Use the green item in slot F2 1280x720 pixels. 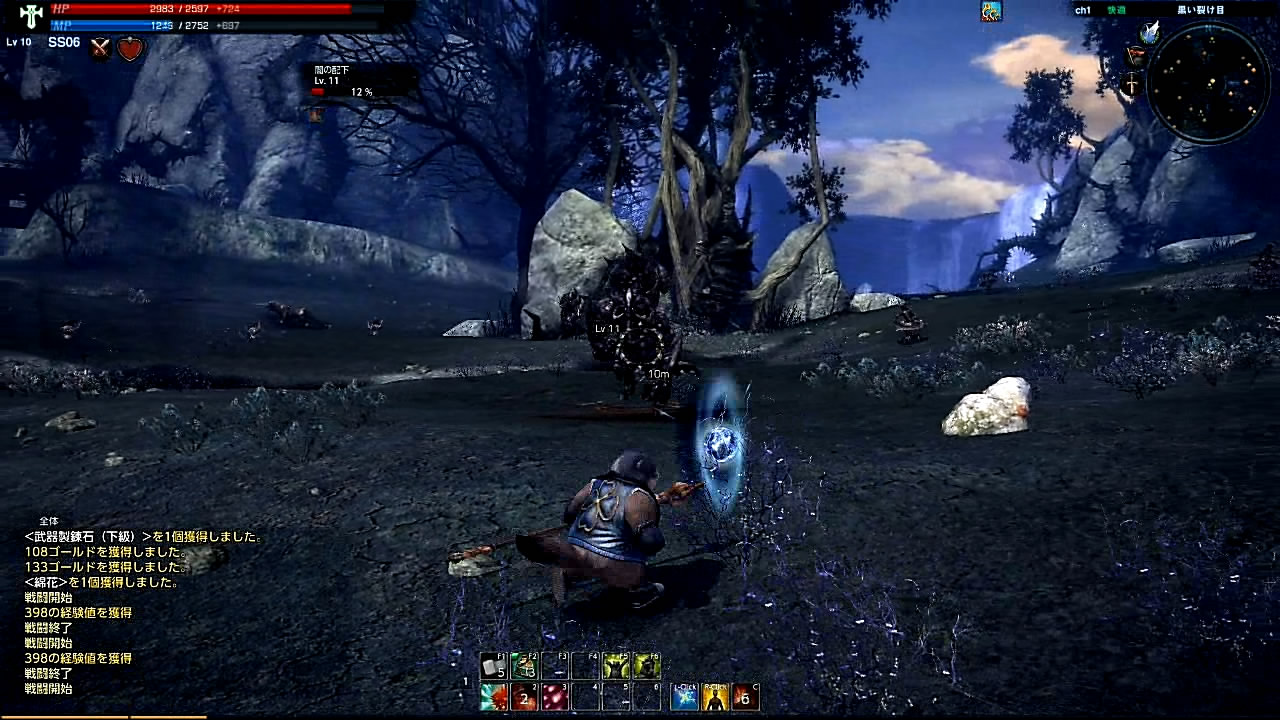[x=524, y=666]
